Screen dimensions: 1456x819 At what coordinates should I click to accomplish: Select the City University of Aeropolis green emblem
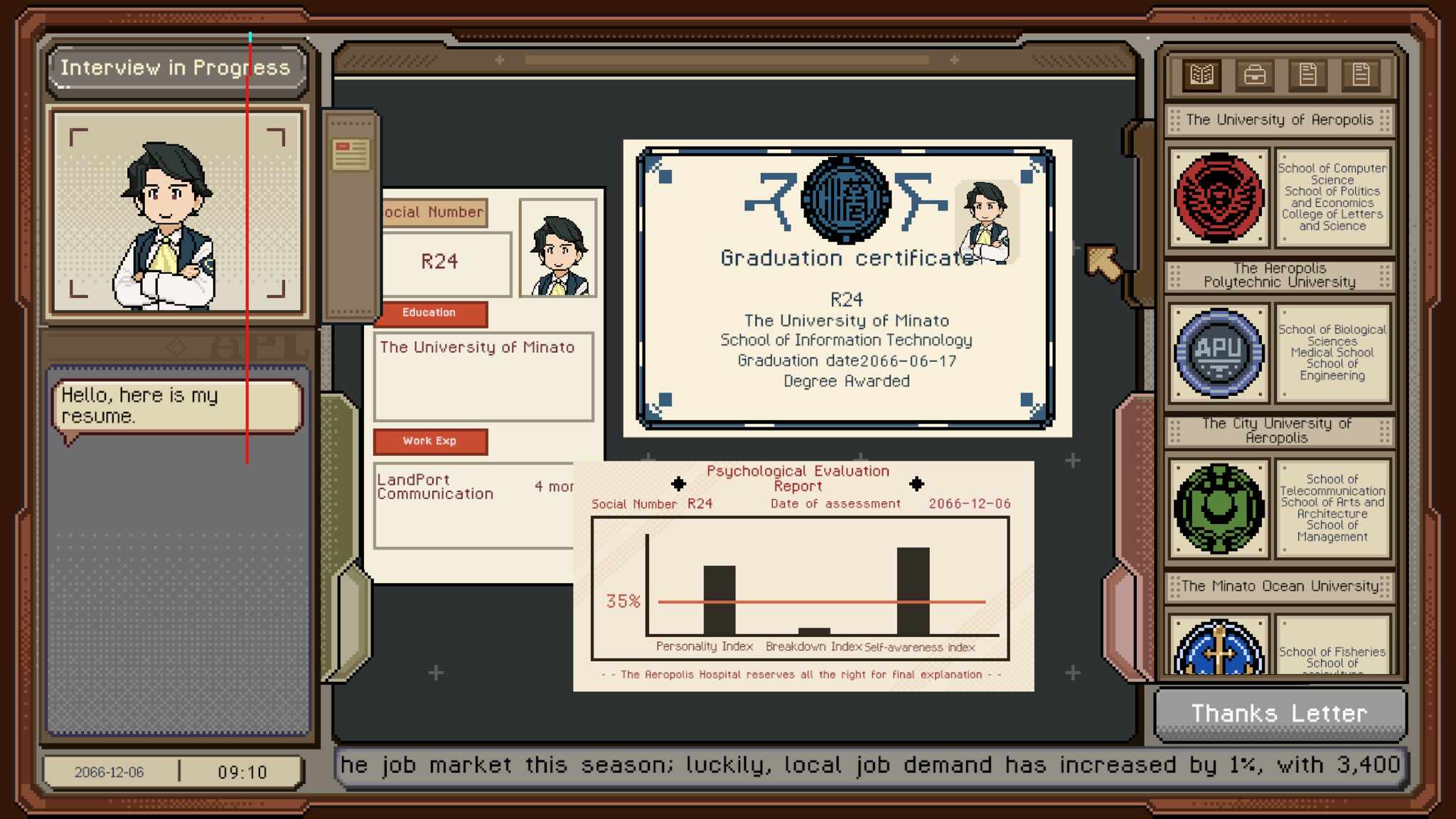[x=1219, y=508]
